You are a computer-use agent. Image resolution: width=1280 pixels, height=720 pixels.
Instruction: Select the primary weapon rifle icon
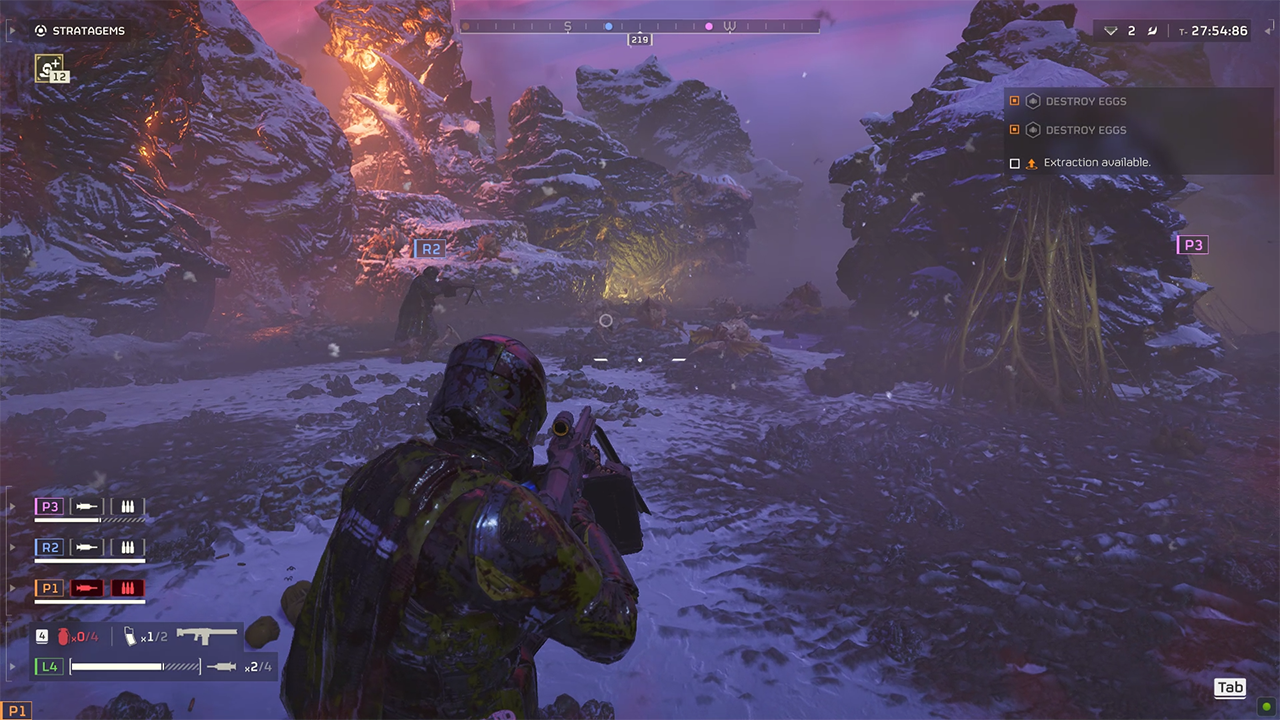[x=207, y=635]
